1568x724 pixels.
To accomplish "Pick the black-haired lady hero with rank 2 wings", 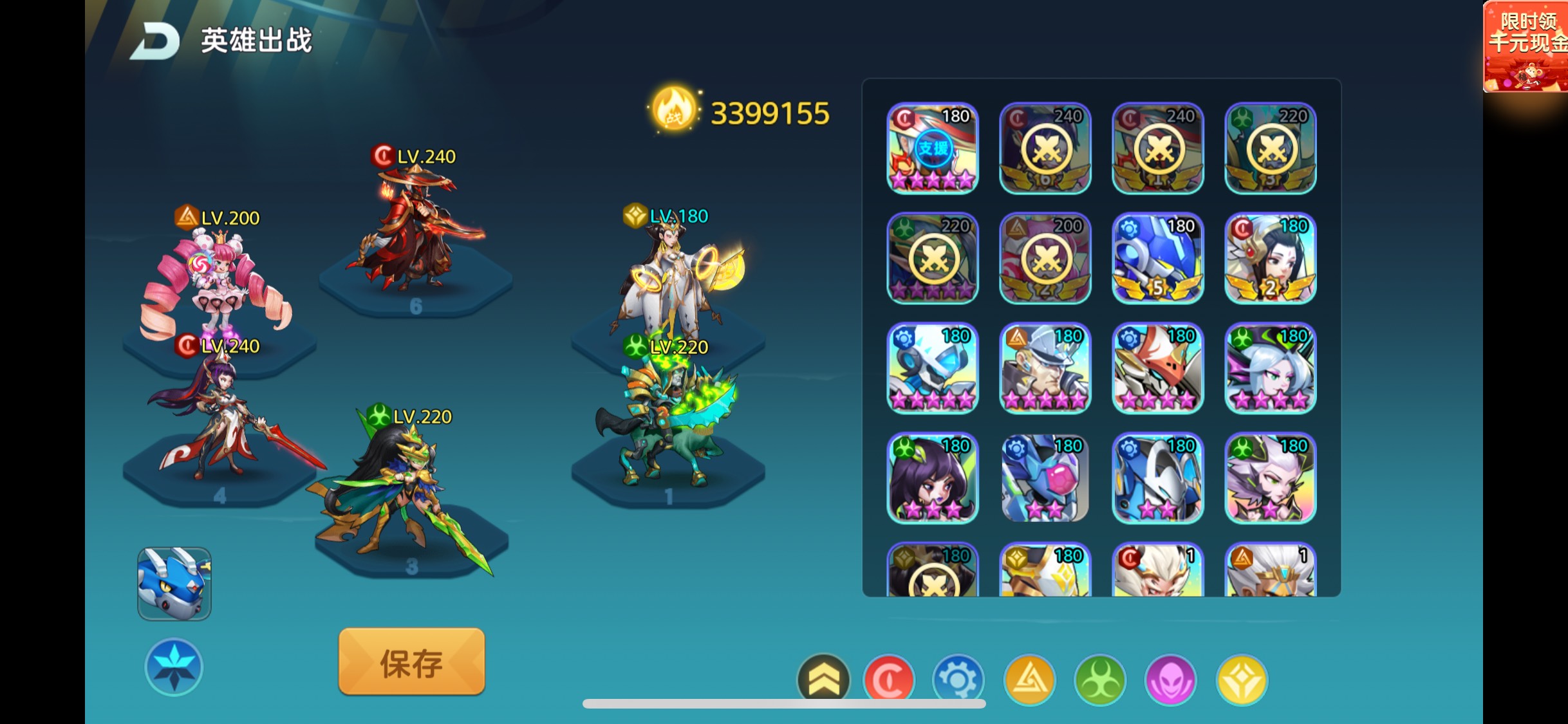I will point(1270,258).
